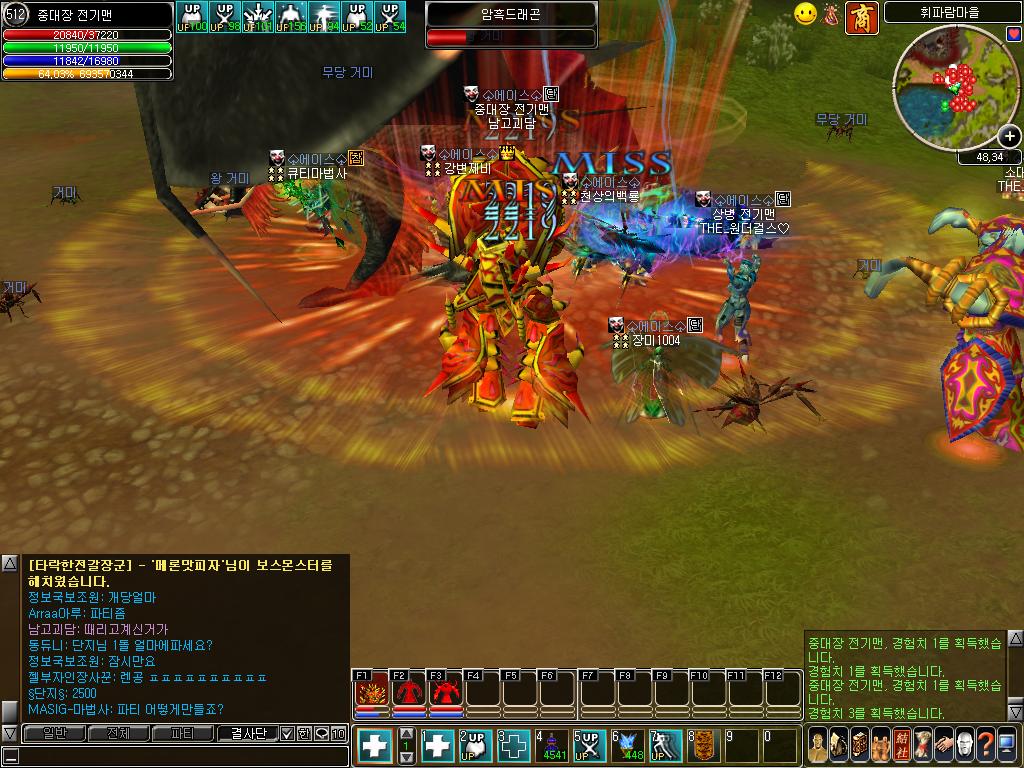Use the blue item in slot 6 showing 448
1024x768 pixels.
point(628,745)
